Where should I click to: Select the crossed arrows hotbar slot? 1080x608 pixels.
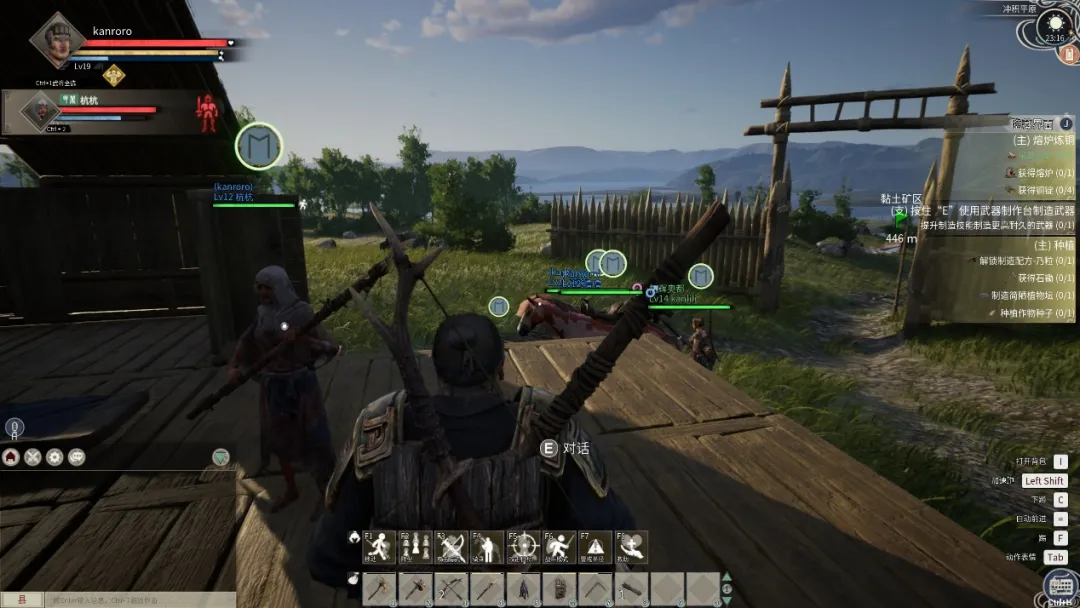452,588
